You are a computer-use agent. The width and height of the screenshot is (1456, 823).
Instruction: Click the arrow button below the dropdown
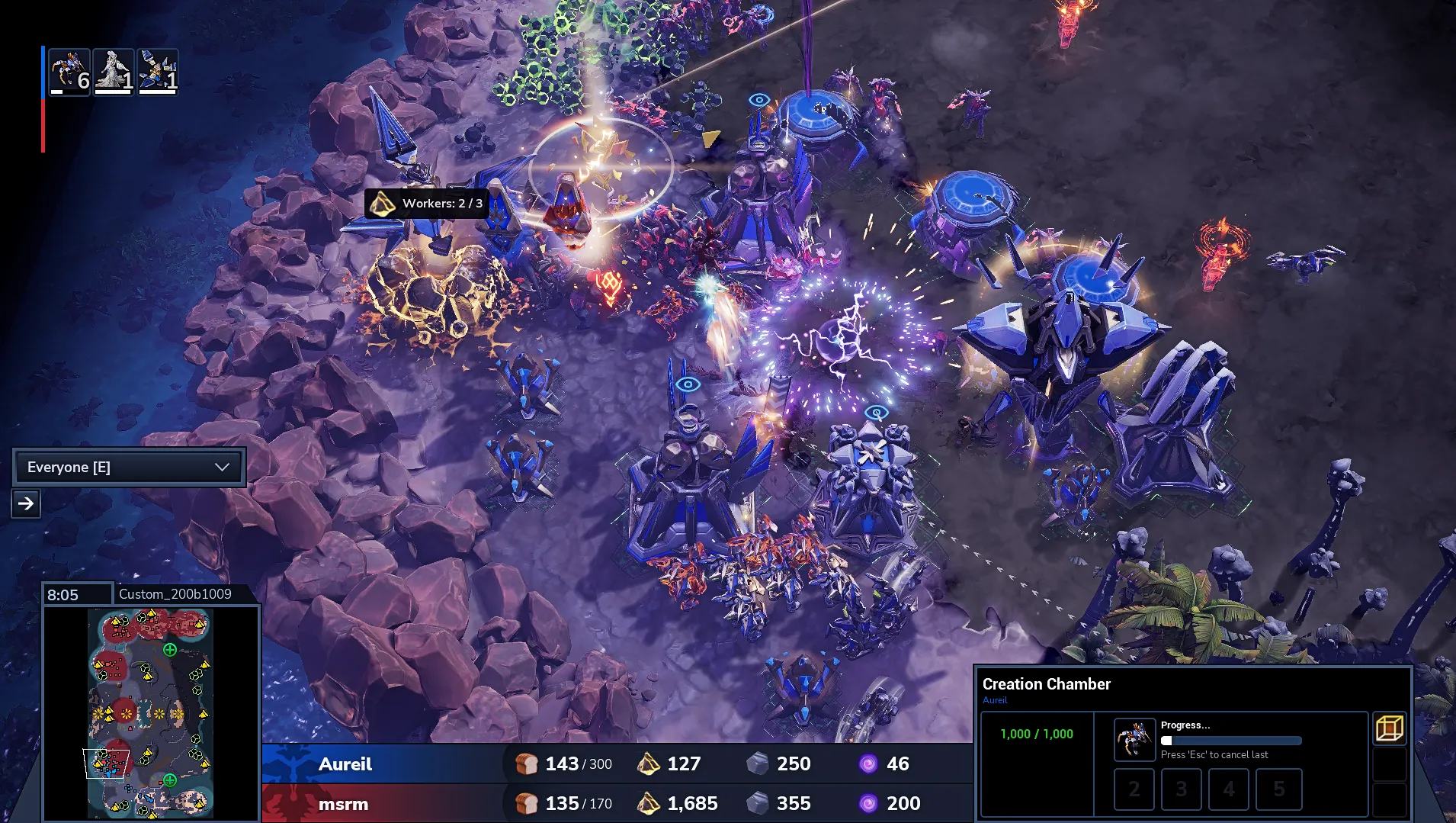pos(26,503)
